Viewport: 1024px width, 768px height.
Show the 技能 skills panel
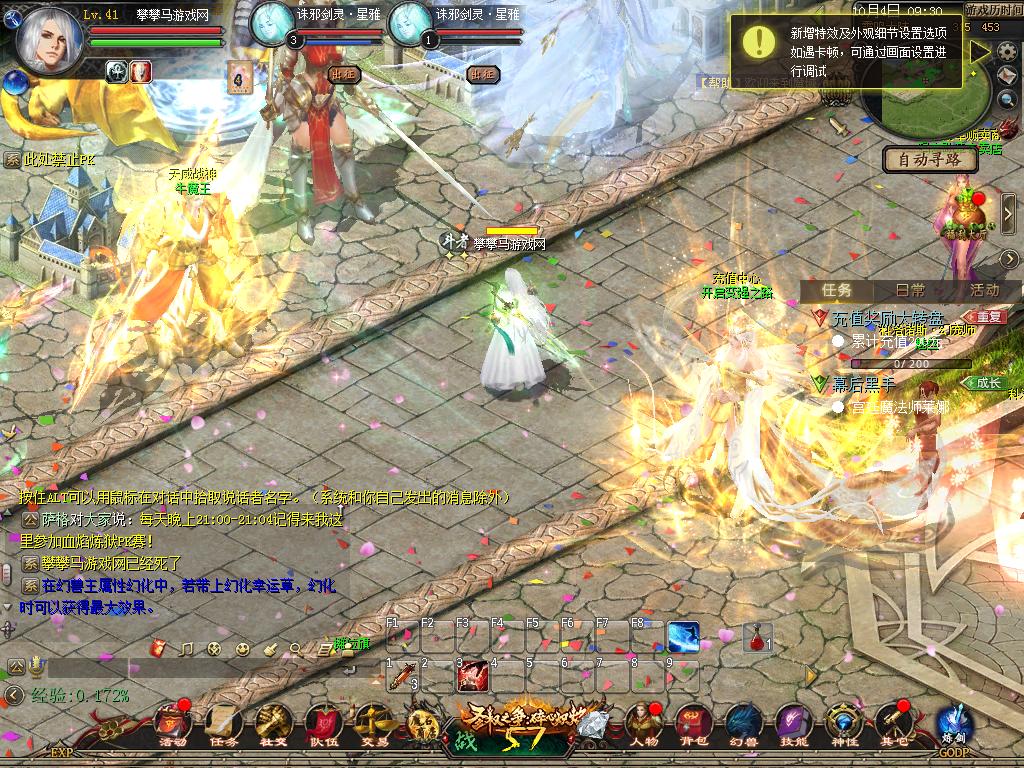tap(793, 723)
